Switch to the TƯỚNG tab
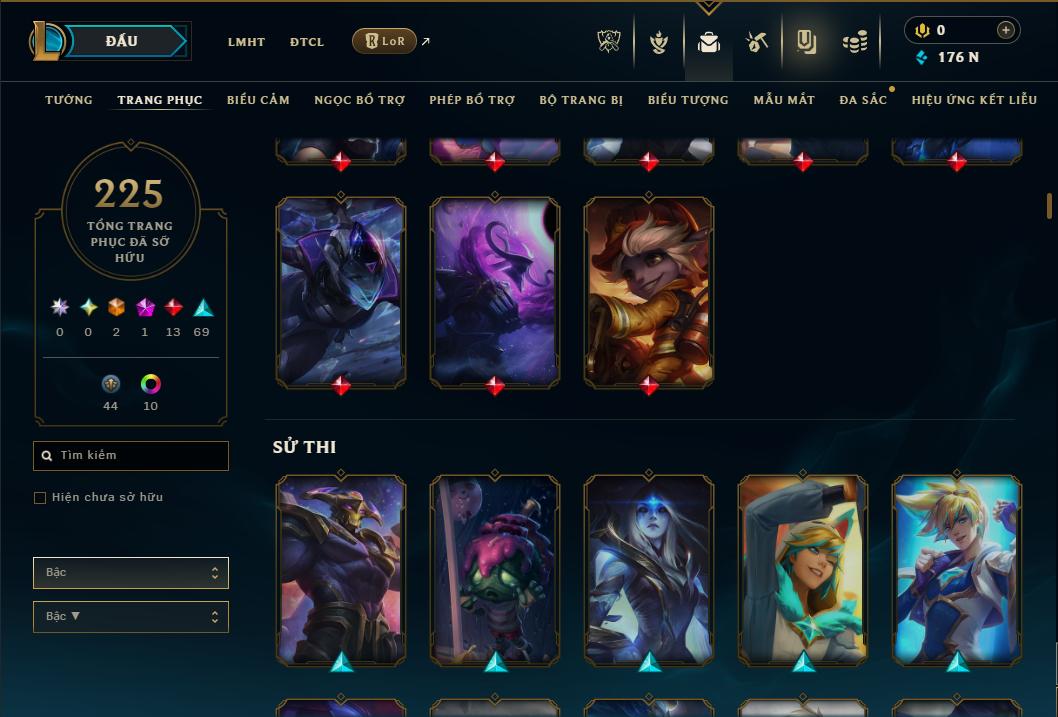 click(69, 100)
